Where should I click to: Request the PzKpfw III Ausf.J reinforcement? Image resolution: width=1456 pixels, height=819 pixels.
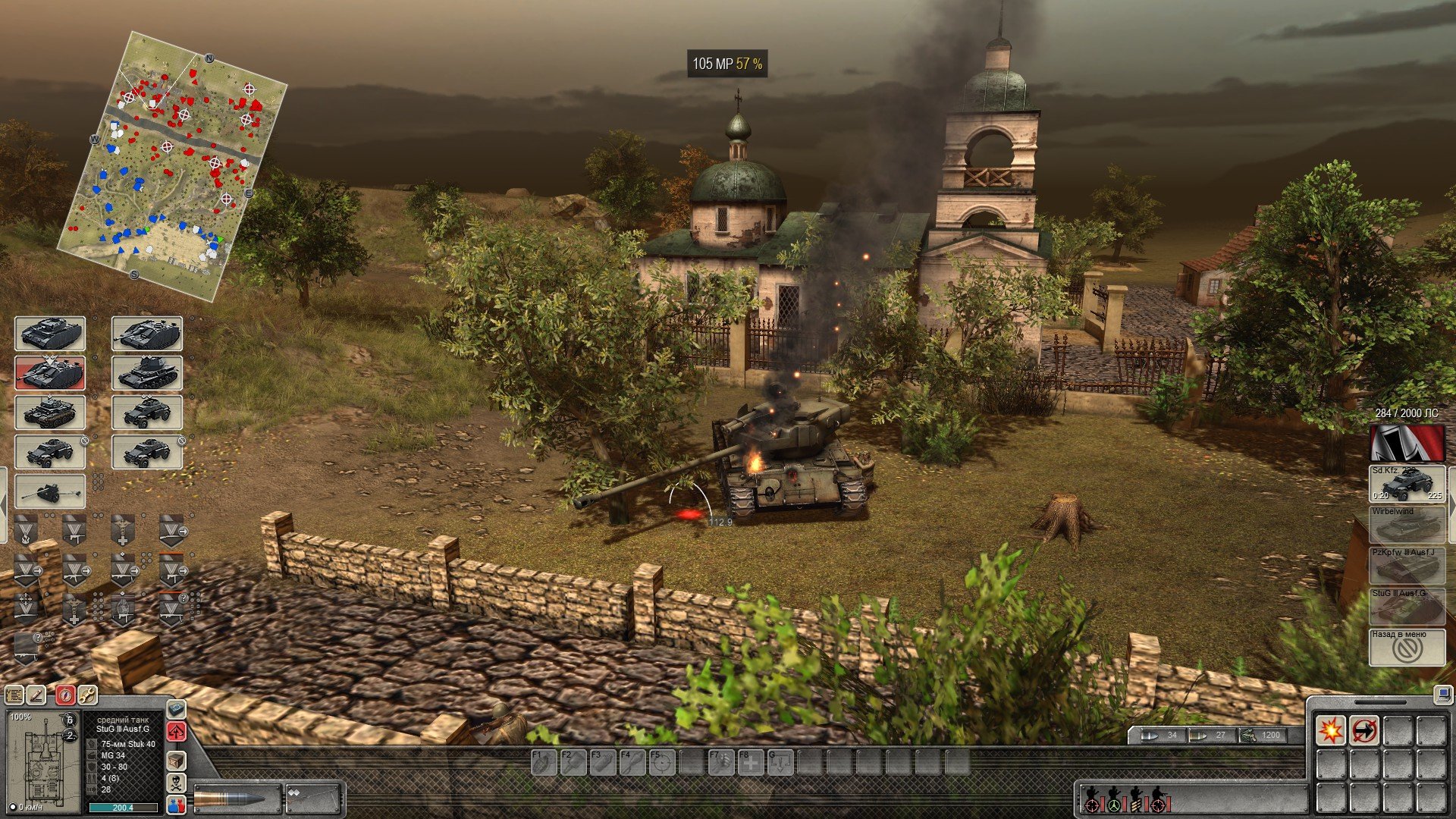click(x=1407, y=566)
